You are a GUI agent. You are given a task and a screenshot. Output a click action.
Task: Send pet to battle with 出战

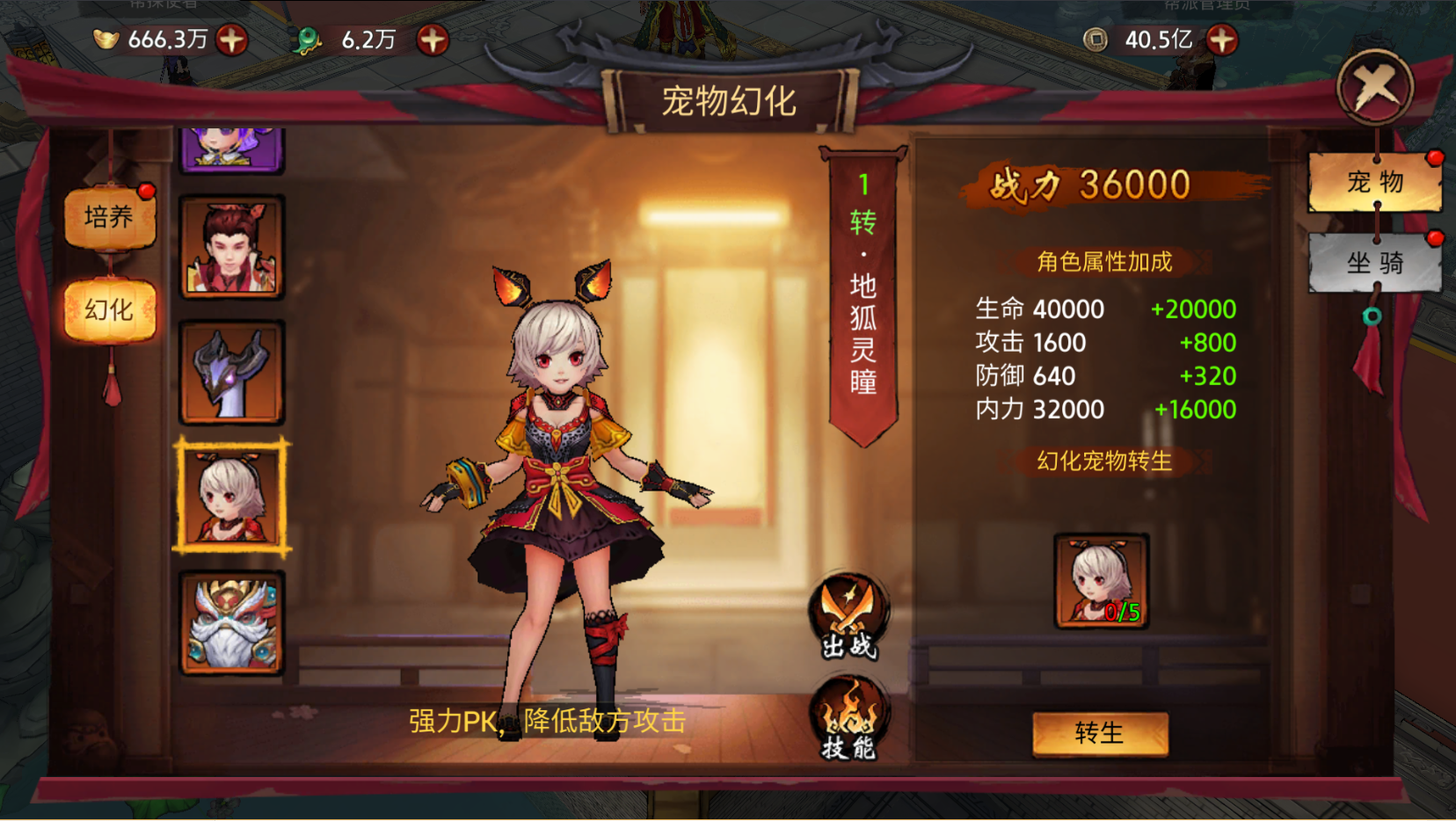848,617
